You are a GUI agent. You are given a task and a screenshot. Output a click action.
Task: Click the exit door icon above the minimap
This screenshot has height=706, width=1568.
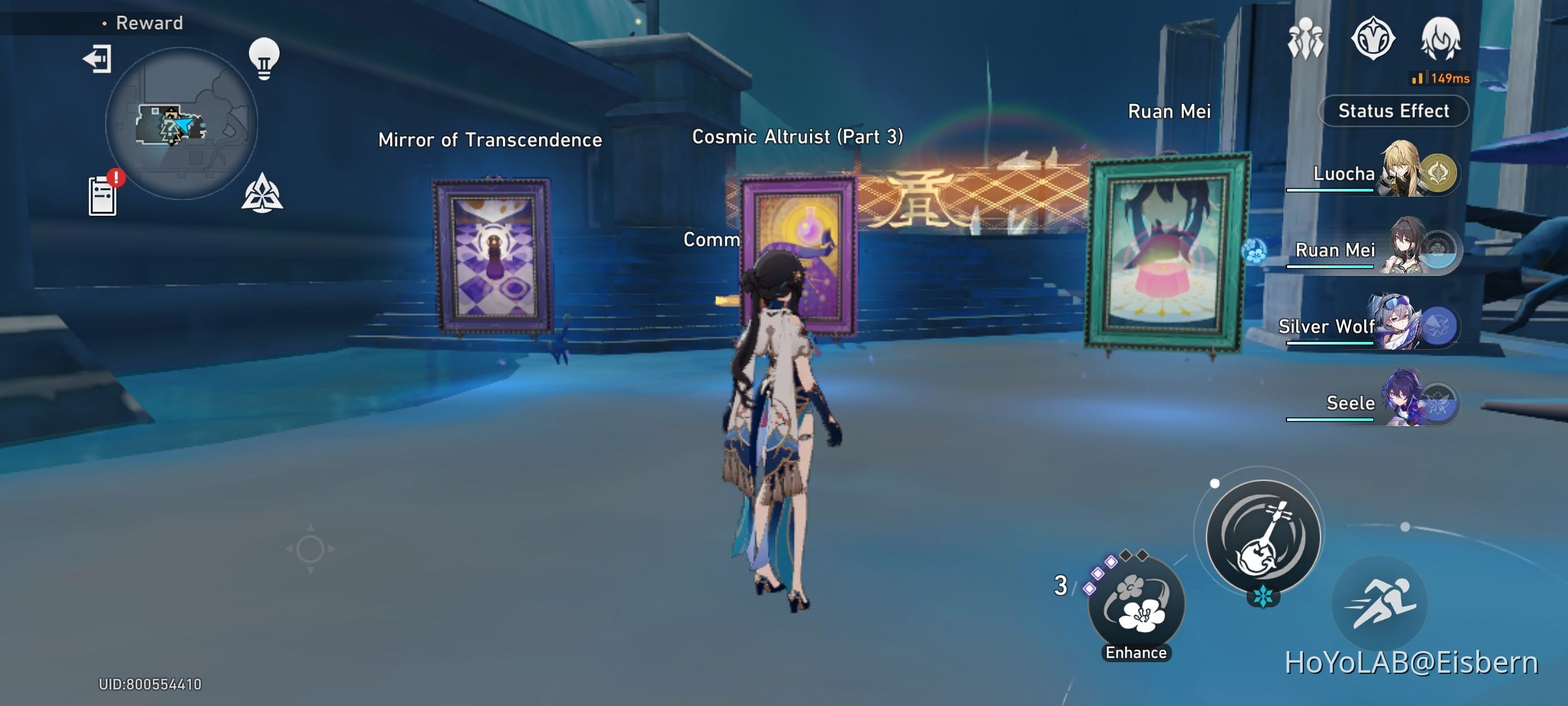[x=97, y=59]
